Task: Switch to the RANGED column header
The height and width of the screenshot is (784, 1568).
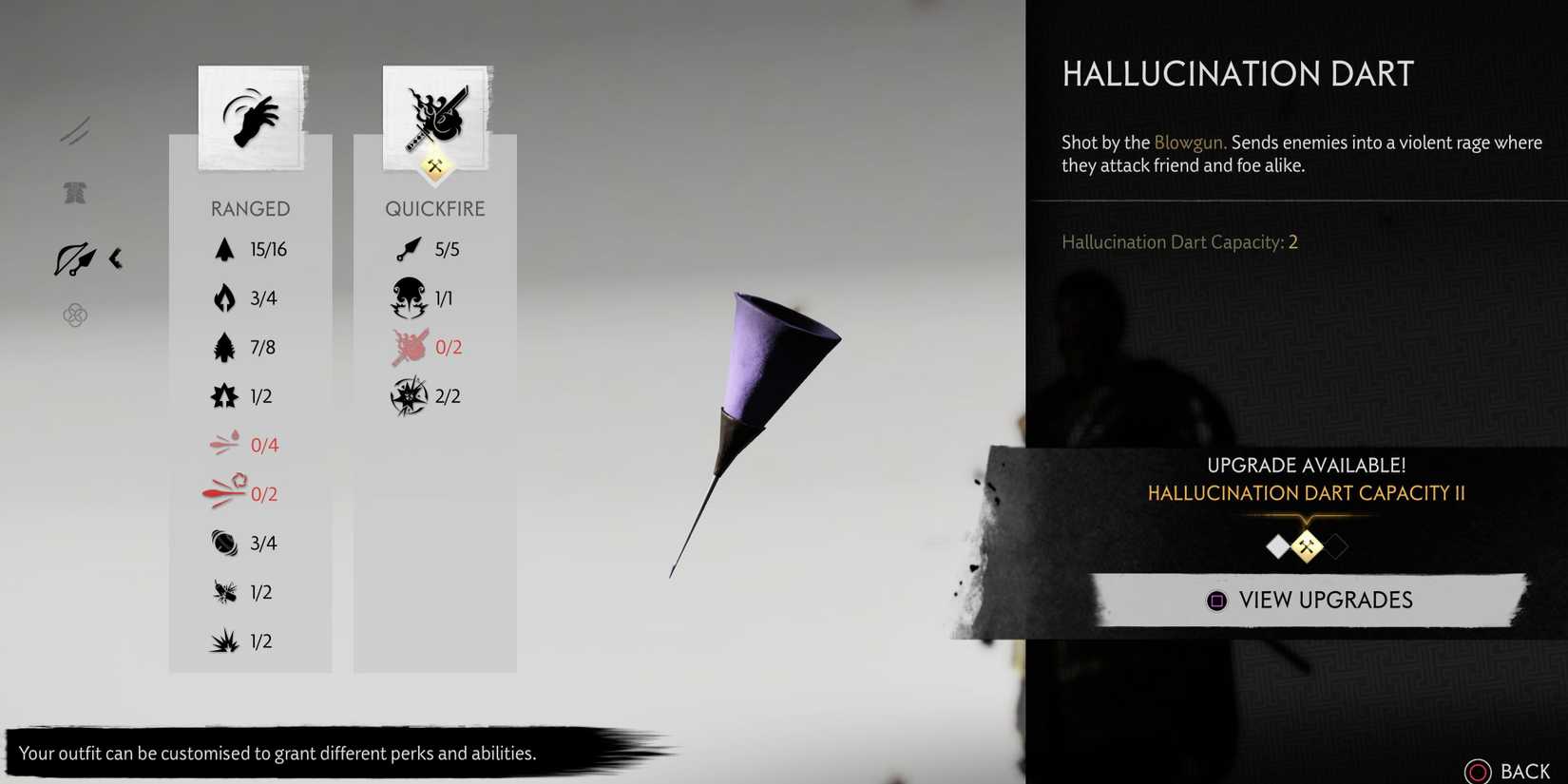Action: point(250,208)
